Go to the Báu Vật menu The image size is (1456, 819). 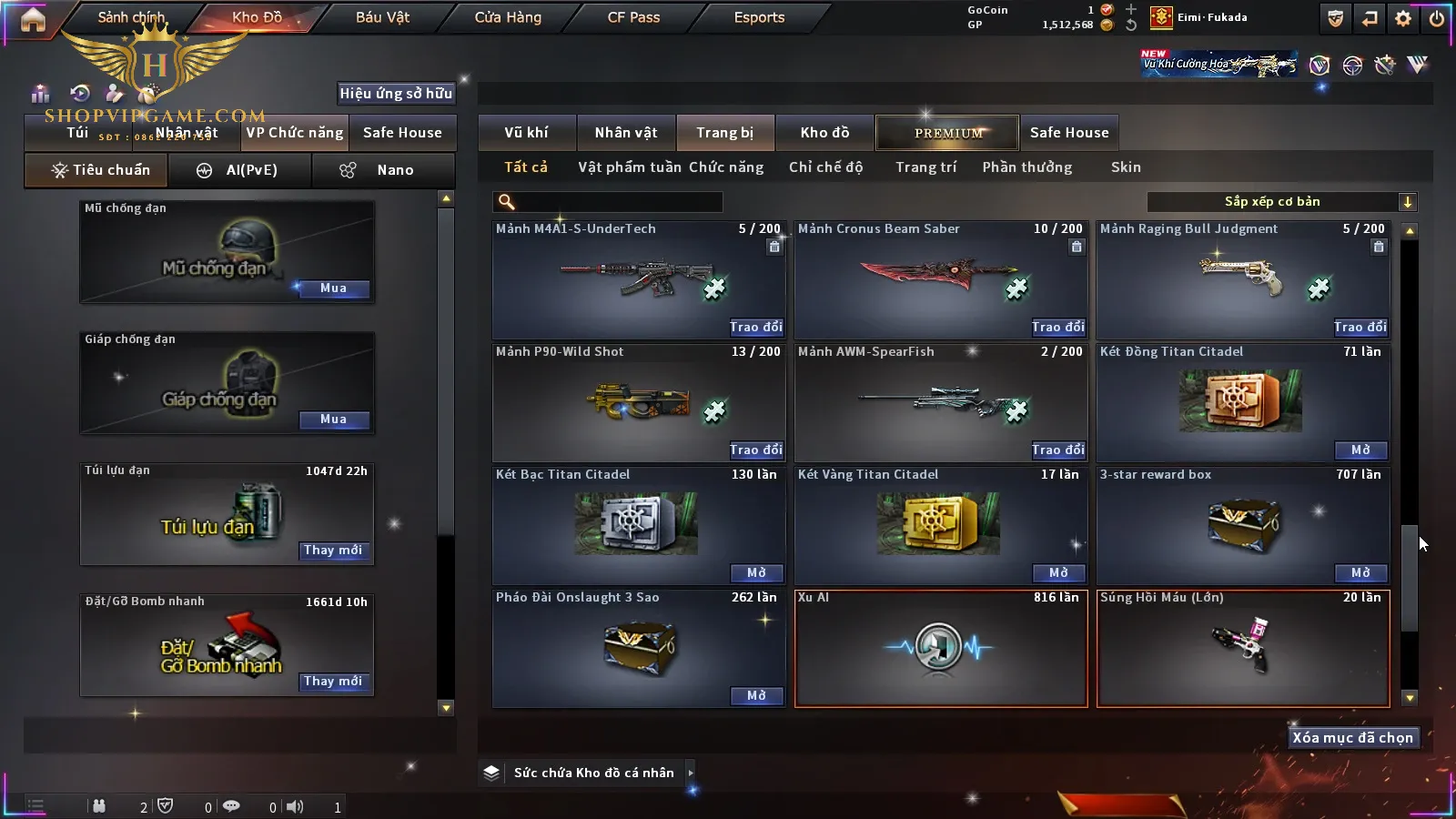[x=382, y=17]
